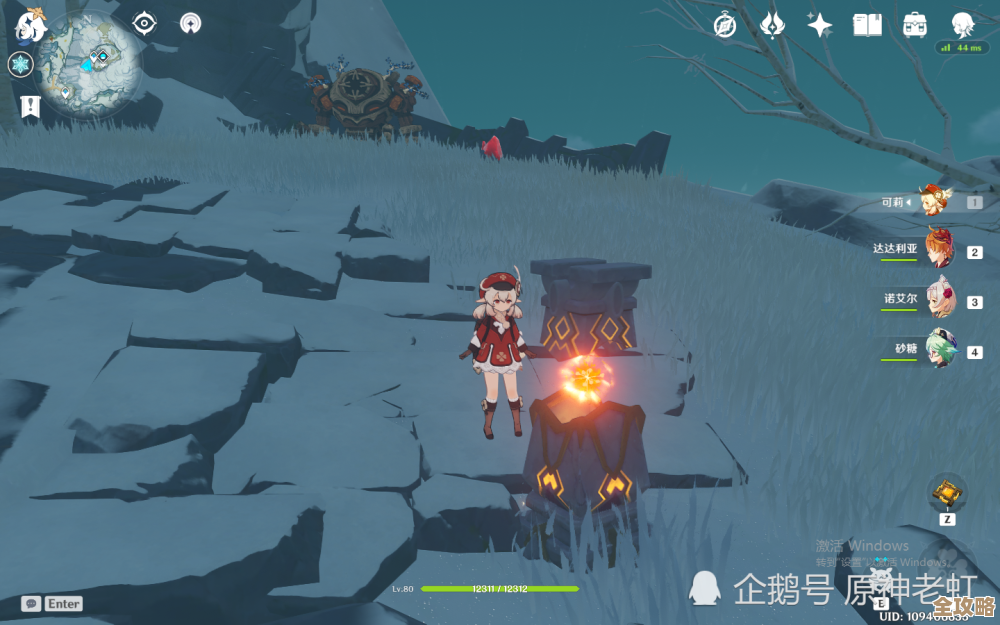The width and height of the screenshot is (1000, 625).
Task: Switch to party member 诺艾尔
Action: point(938,299)
